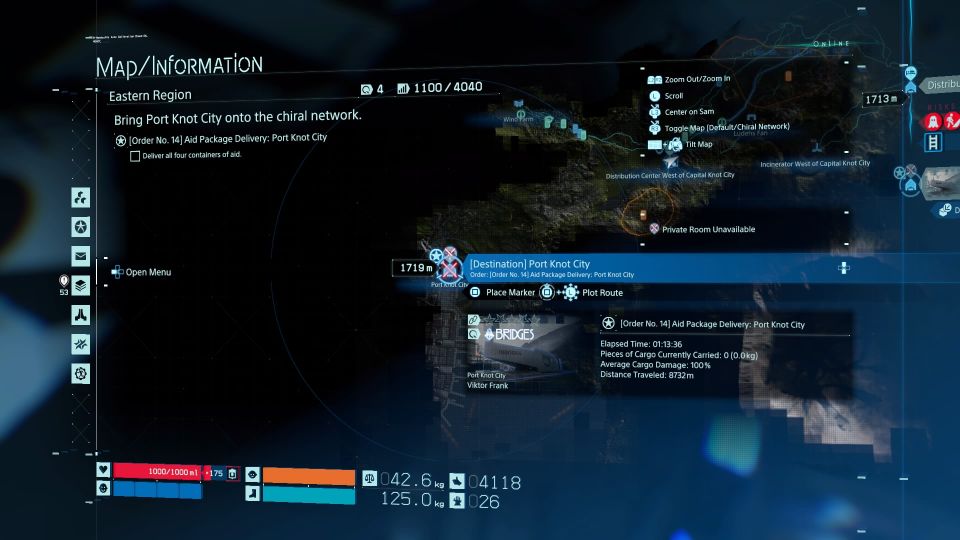Screen dimensions: 960x540
Task: Click the red ghost BT warning icon
Action: coord(932,121)
